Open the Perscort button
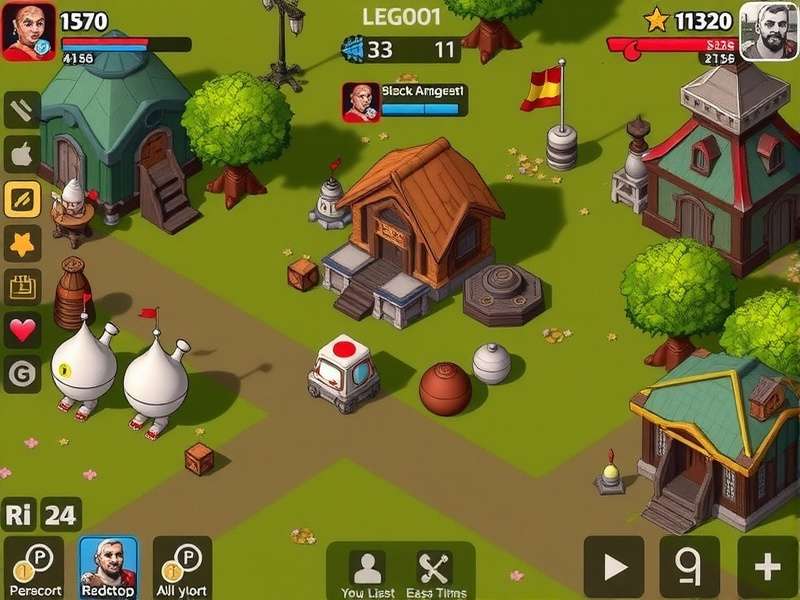 [x=33, y=567]
